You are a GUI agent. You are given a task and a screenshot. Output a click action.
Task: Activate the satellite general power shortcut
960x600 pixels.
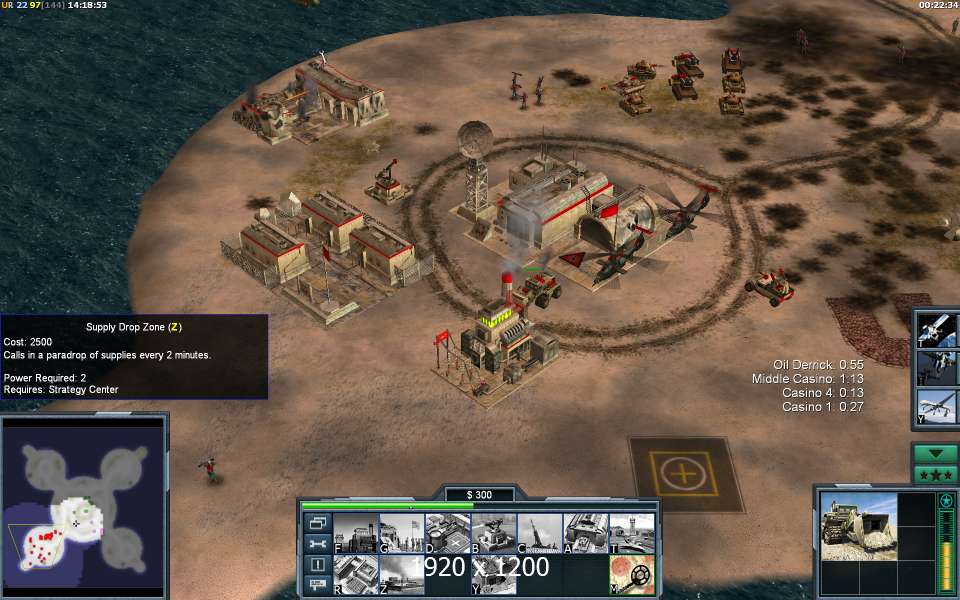click(938, 329)
